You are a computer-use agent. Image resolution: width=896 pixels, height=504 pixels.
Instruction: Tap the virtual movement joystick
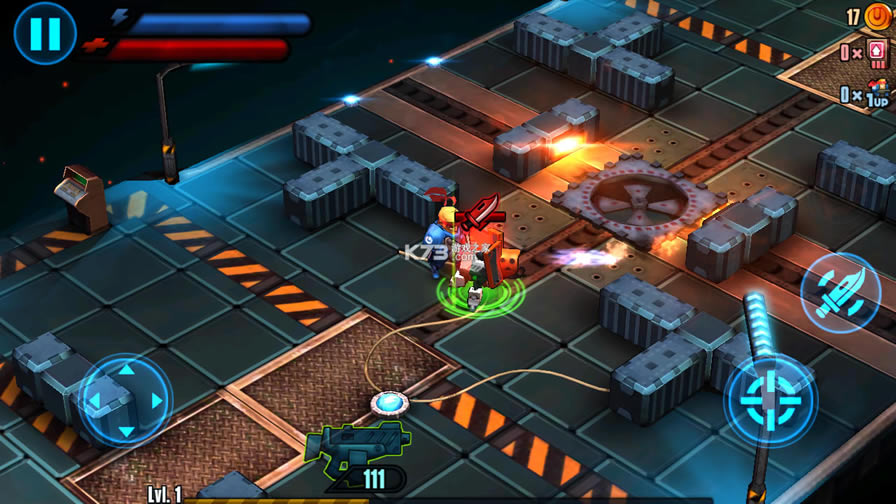point(125,400)
